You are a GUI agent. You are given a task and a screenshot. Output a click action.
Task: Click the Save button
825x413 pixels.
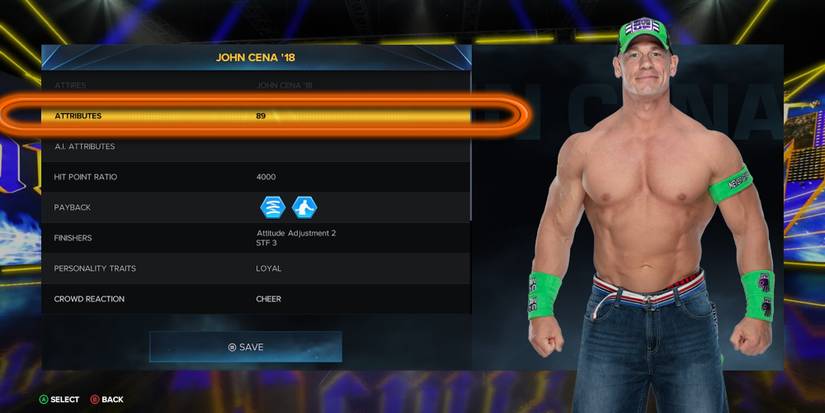[x=246, y=347]
